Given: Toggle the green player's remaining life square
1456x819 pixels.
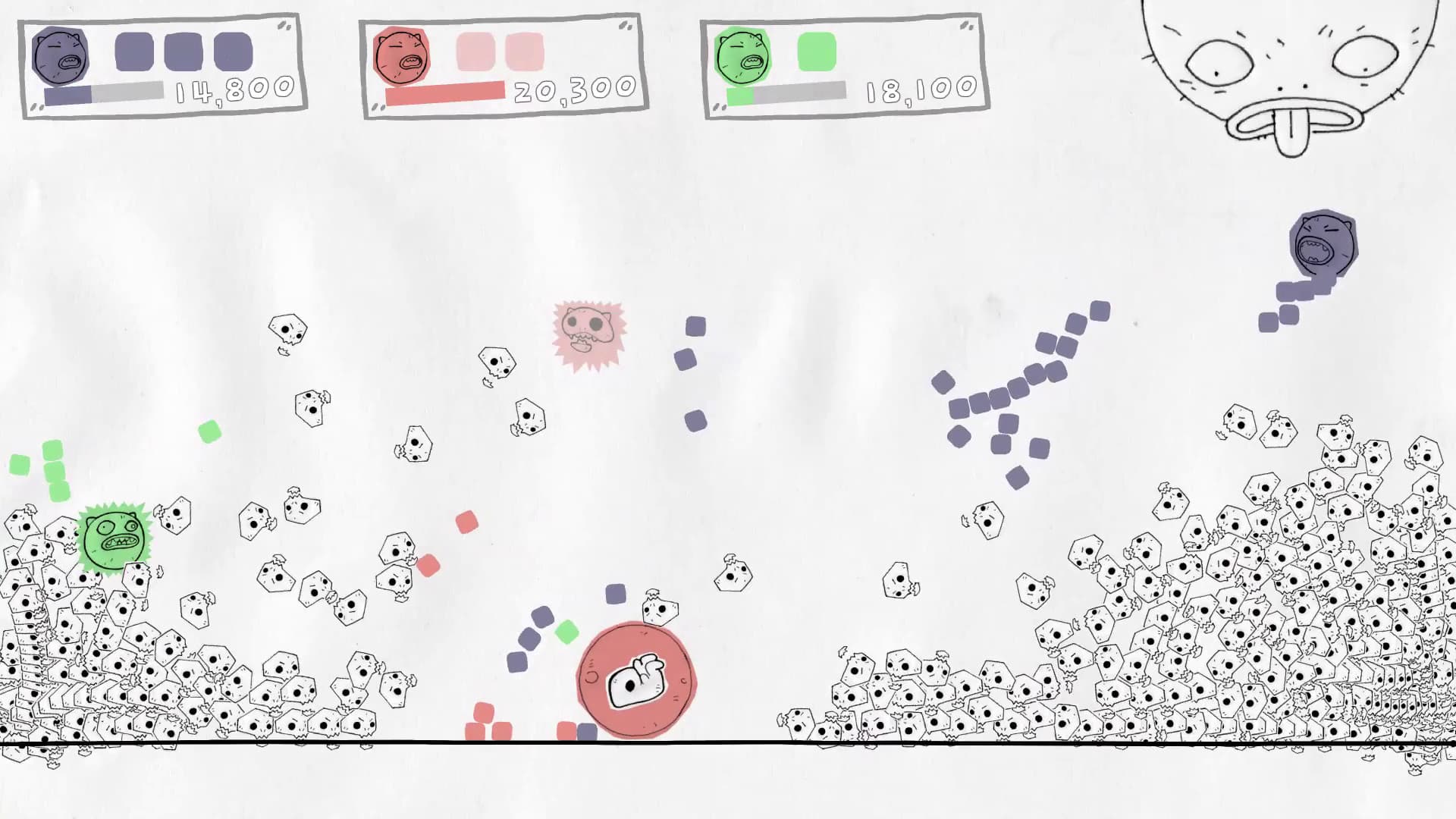Looking at the screenshot, I should (815, 49).
